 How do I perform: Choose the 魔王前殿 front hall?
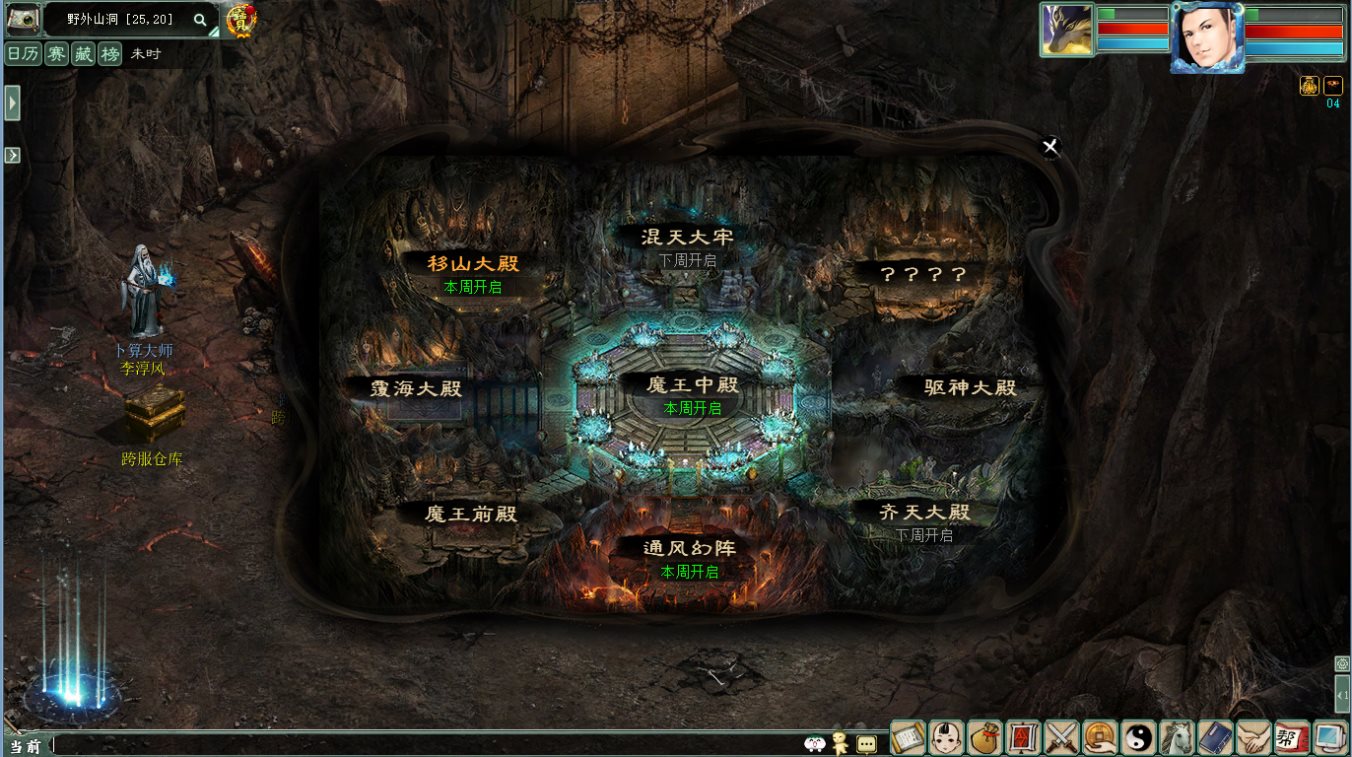(x=471, y=514)
